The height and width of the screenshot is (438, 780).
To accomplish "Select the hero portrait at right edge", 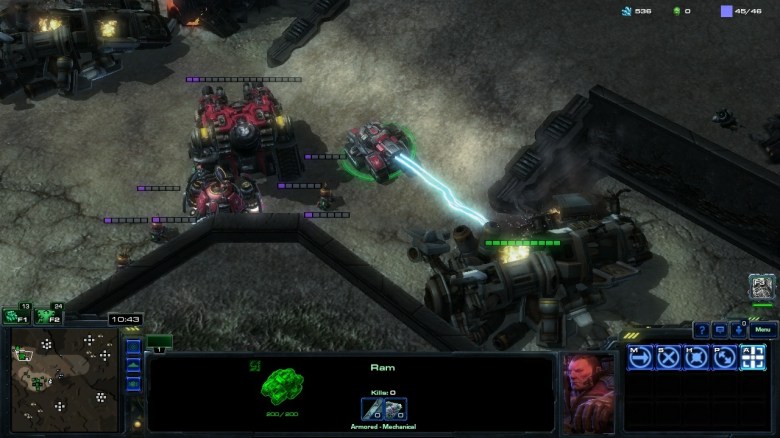I will (762, 288).
